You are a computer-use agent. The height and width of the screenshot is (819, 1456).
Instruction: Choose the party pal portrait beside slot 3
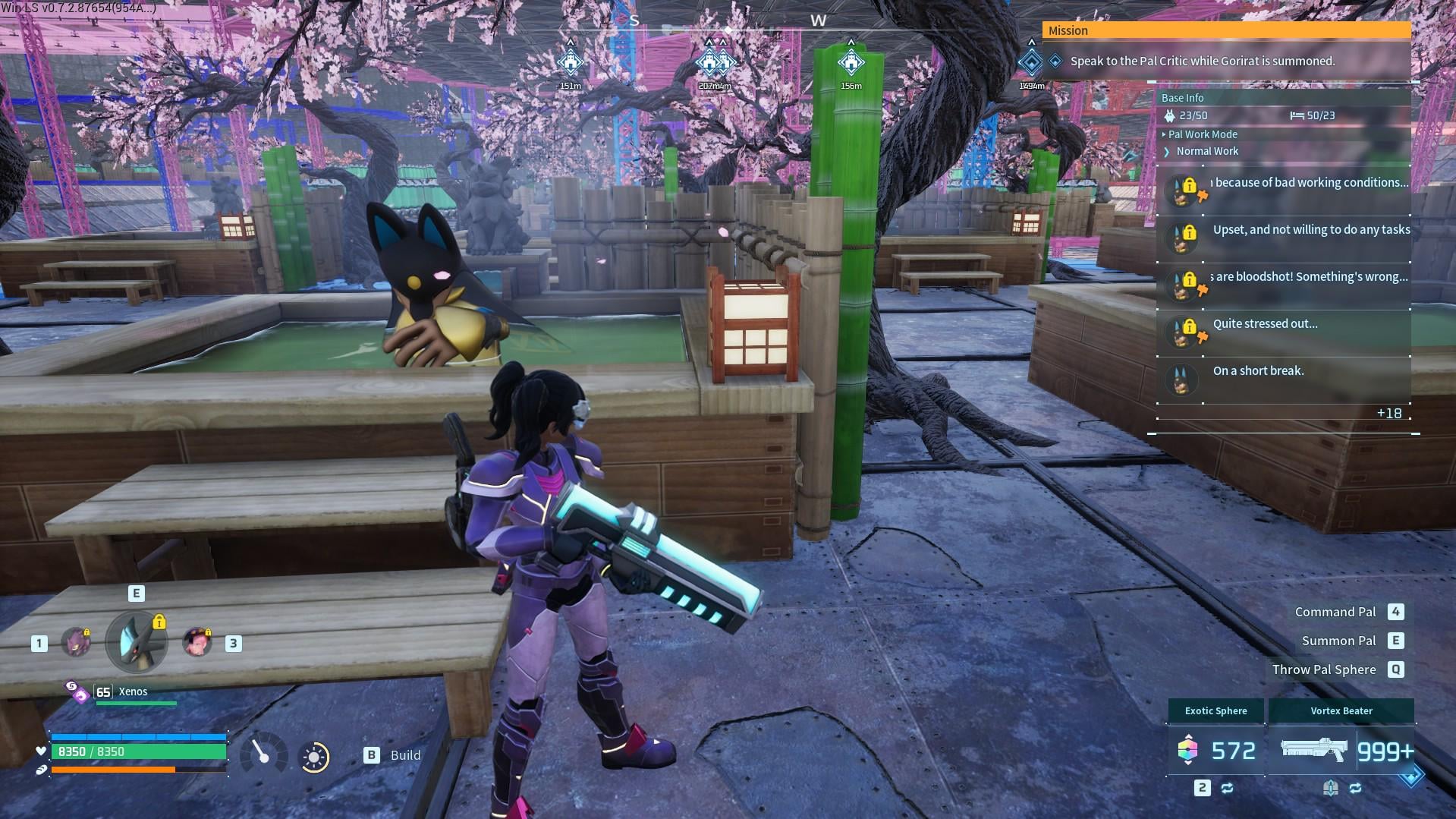pyautogui.click(x=197, y=643)
